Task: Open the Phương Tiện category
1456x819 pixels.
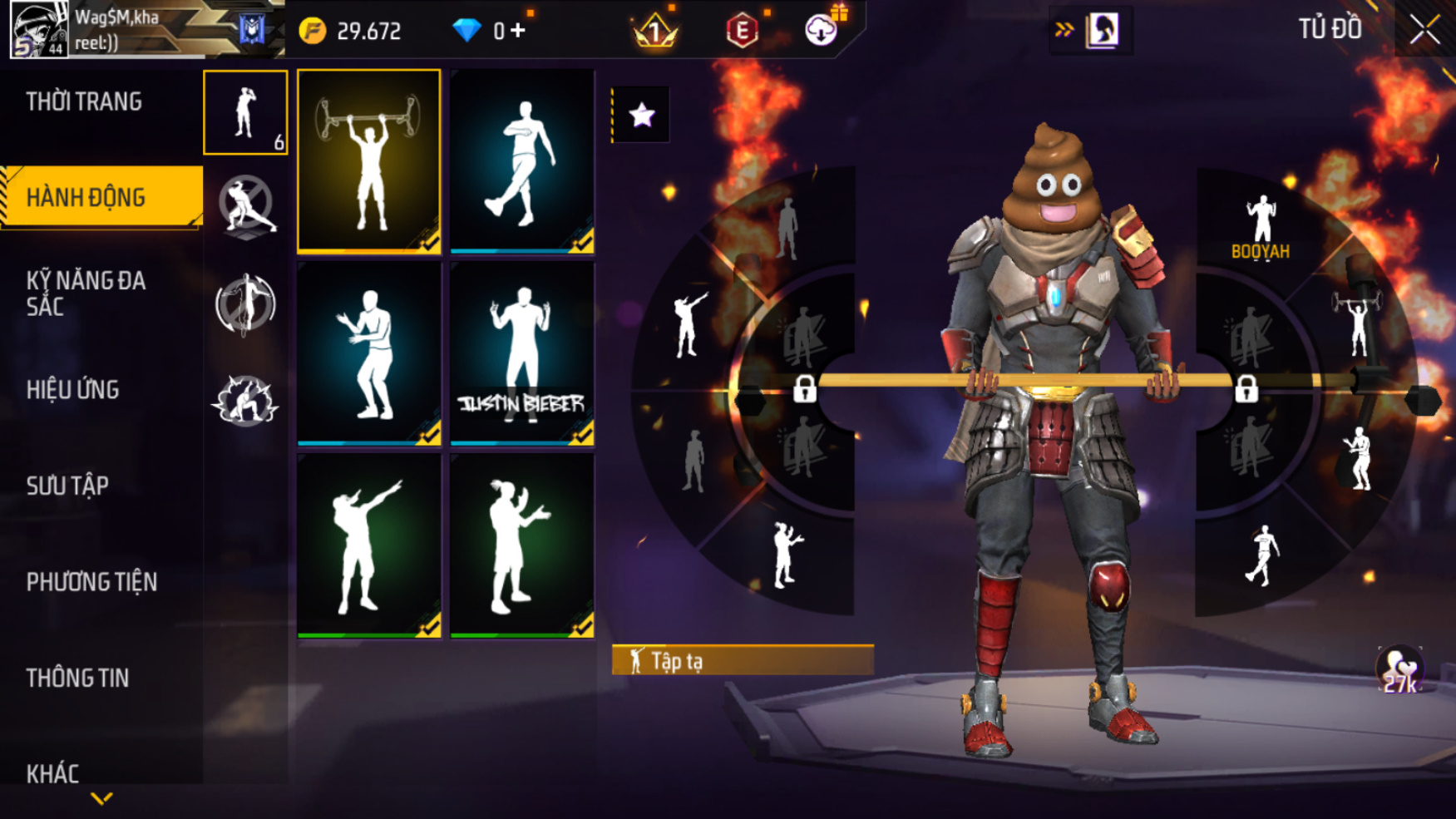Action: tap(91, 582)
